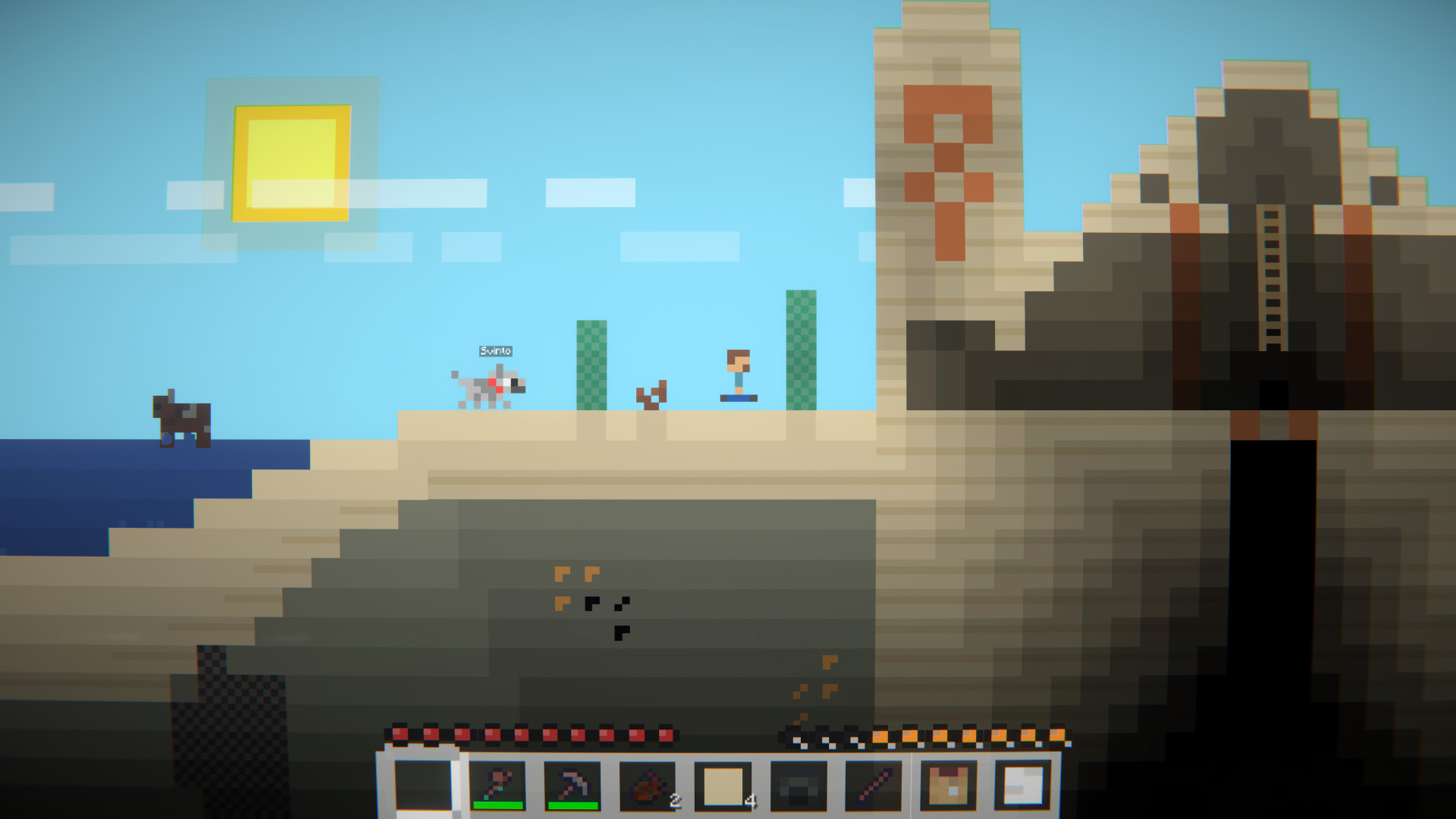Click the dog named Svinto
Image resolution: width=1456 pixels, height=819 pixels.
pyautogui.click(x=489, y=387)
